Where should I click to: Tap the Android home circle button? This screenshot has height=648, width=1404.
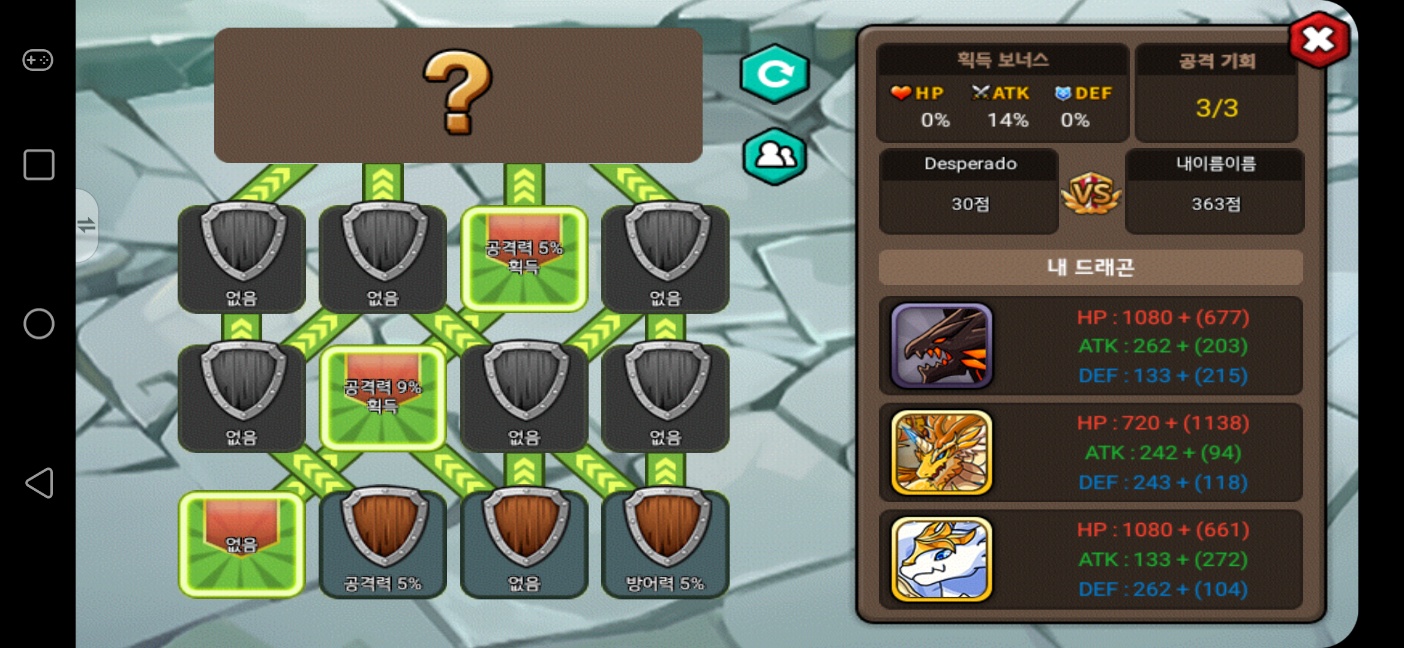point(38,324)
